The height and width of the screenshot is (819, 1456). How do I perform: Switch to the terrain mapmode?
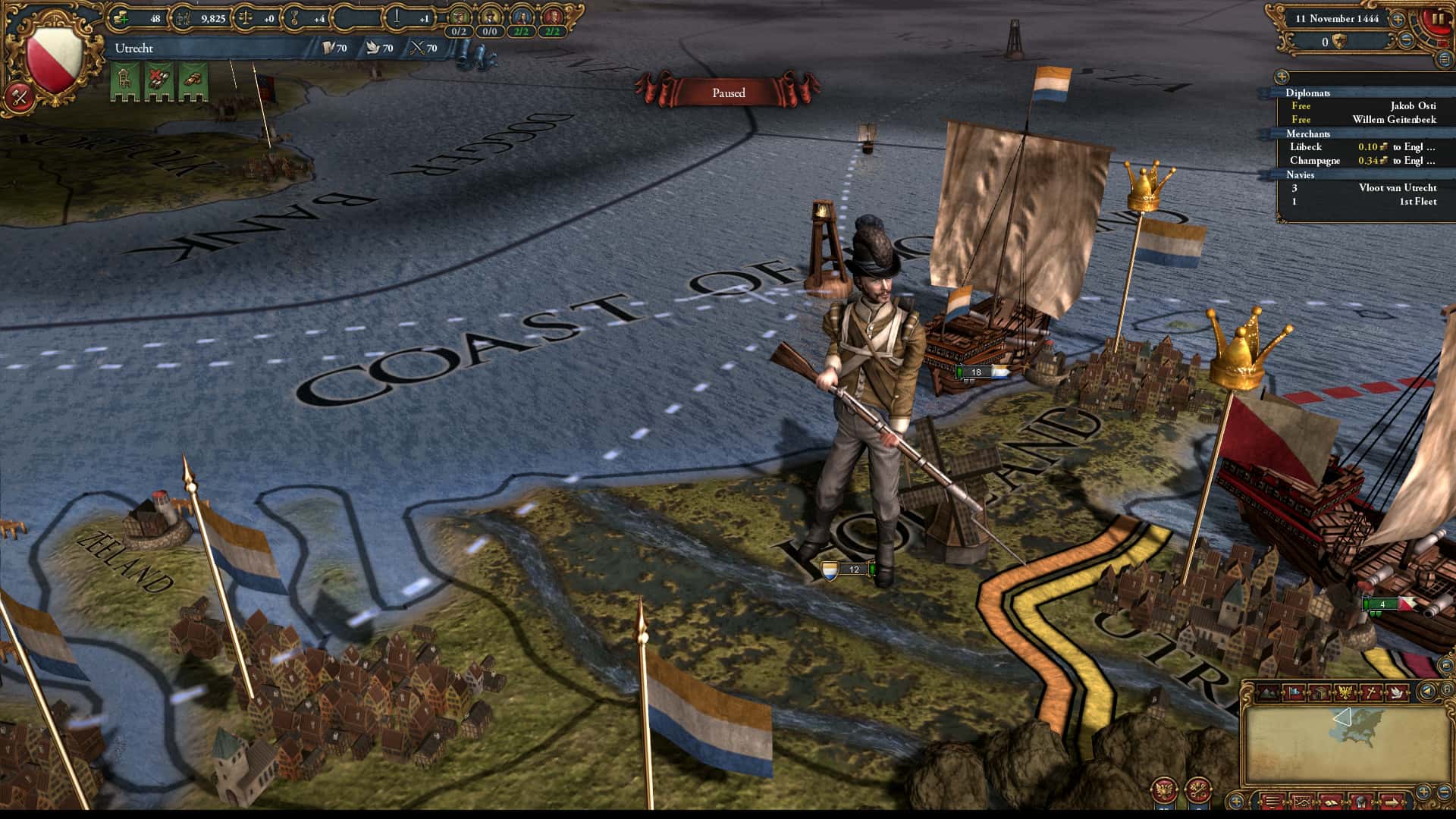click(1268, 692)
